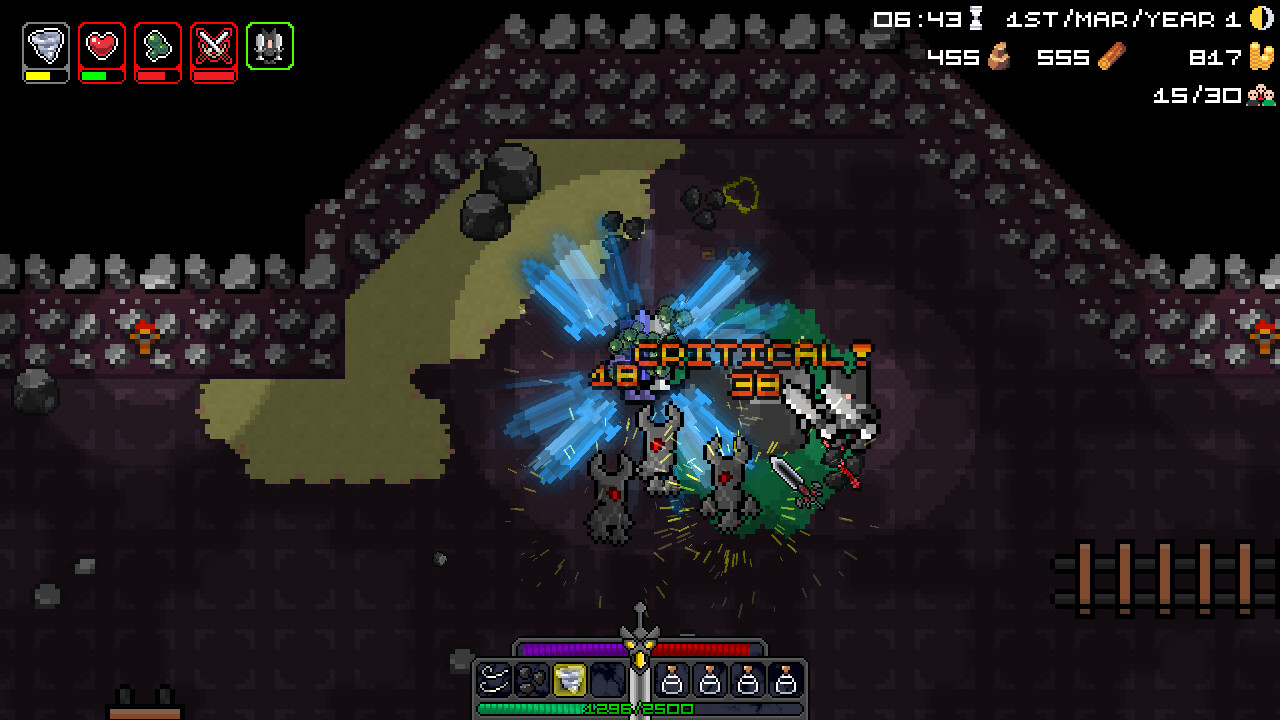The width and height of the screenshot is (1280, 720).
Task: Open the character portrait in the green frame
Action: point(268,43)
